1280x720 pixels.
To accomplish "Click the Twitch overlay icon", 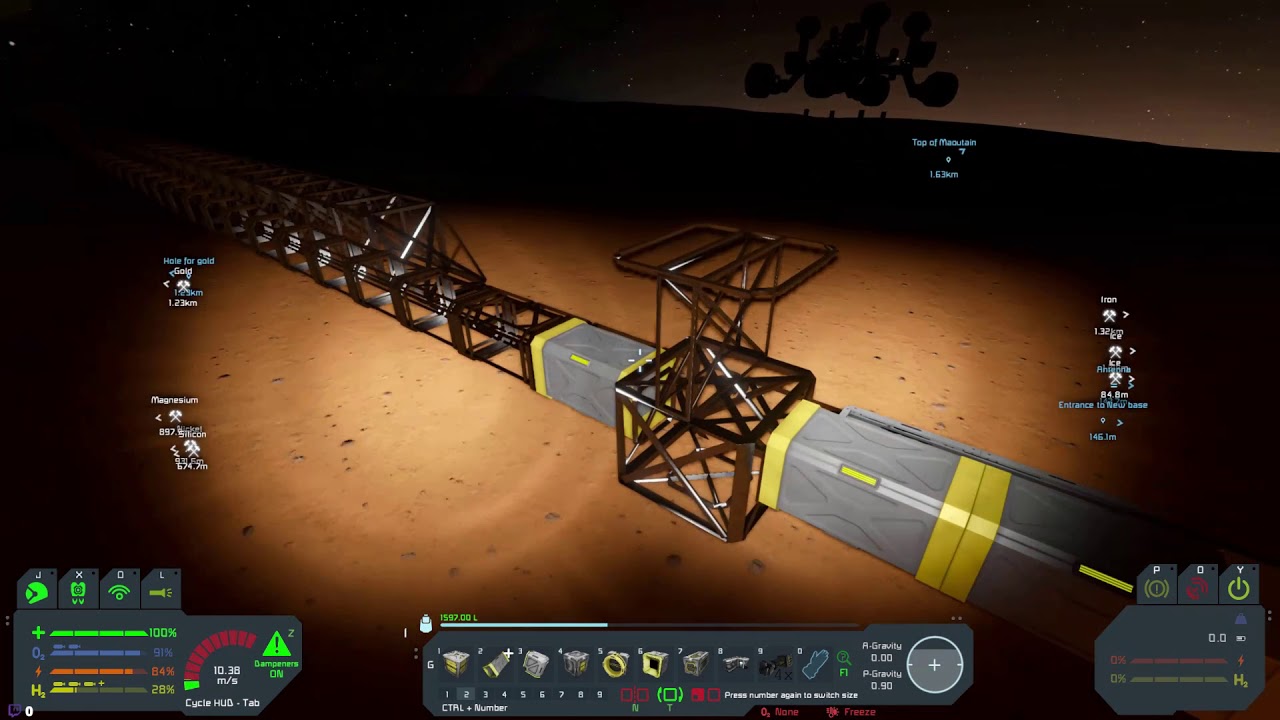I will click(14, 711).
